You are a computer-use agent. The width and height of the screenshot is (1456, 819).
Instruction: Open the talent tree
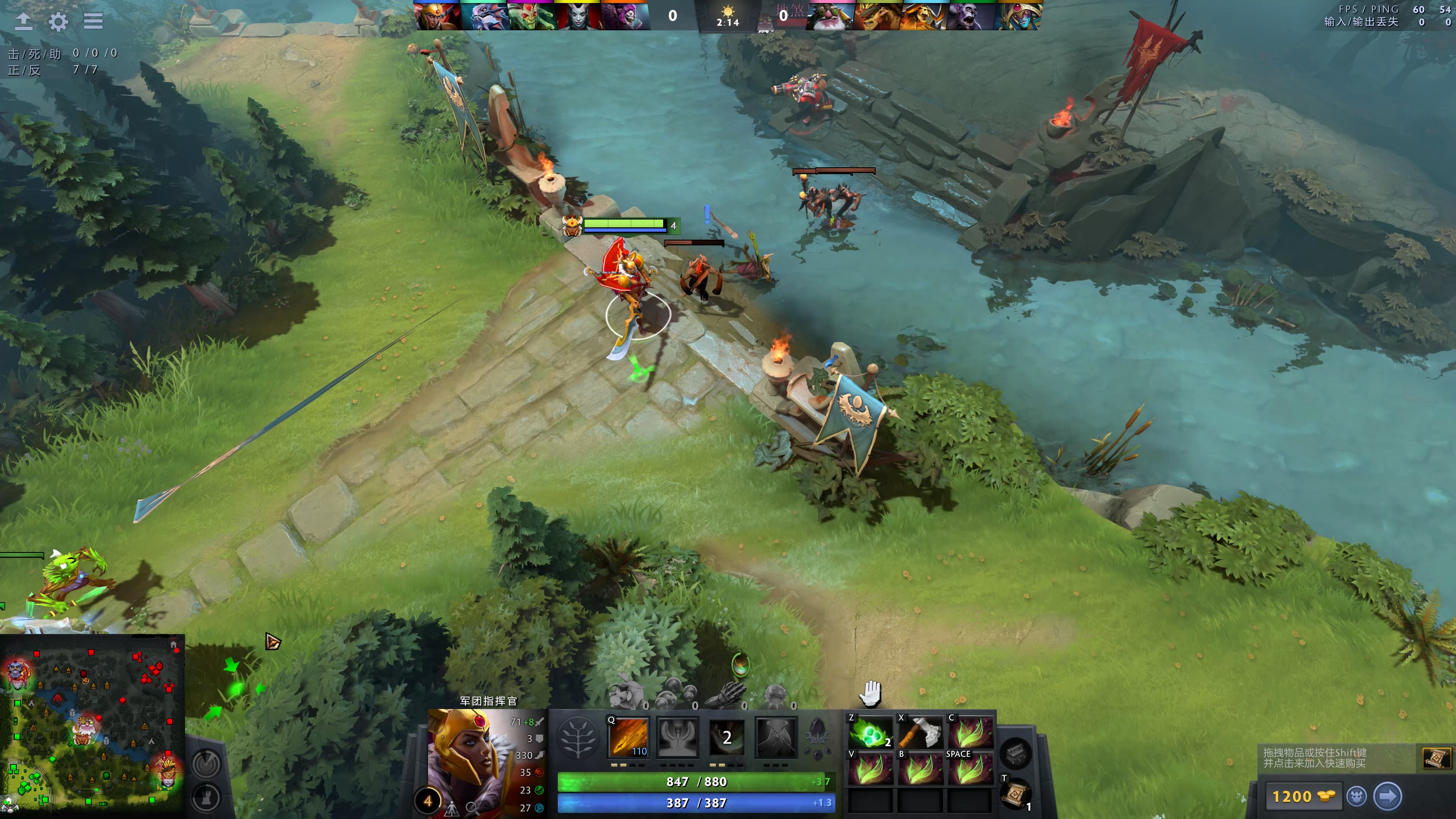tap(577, 737)
